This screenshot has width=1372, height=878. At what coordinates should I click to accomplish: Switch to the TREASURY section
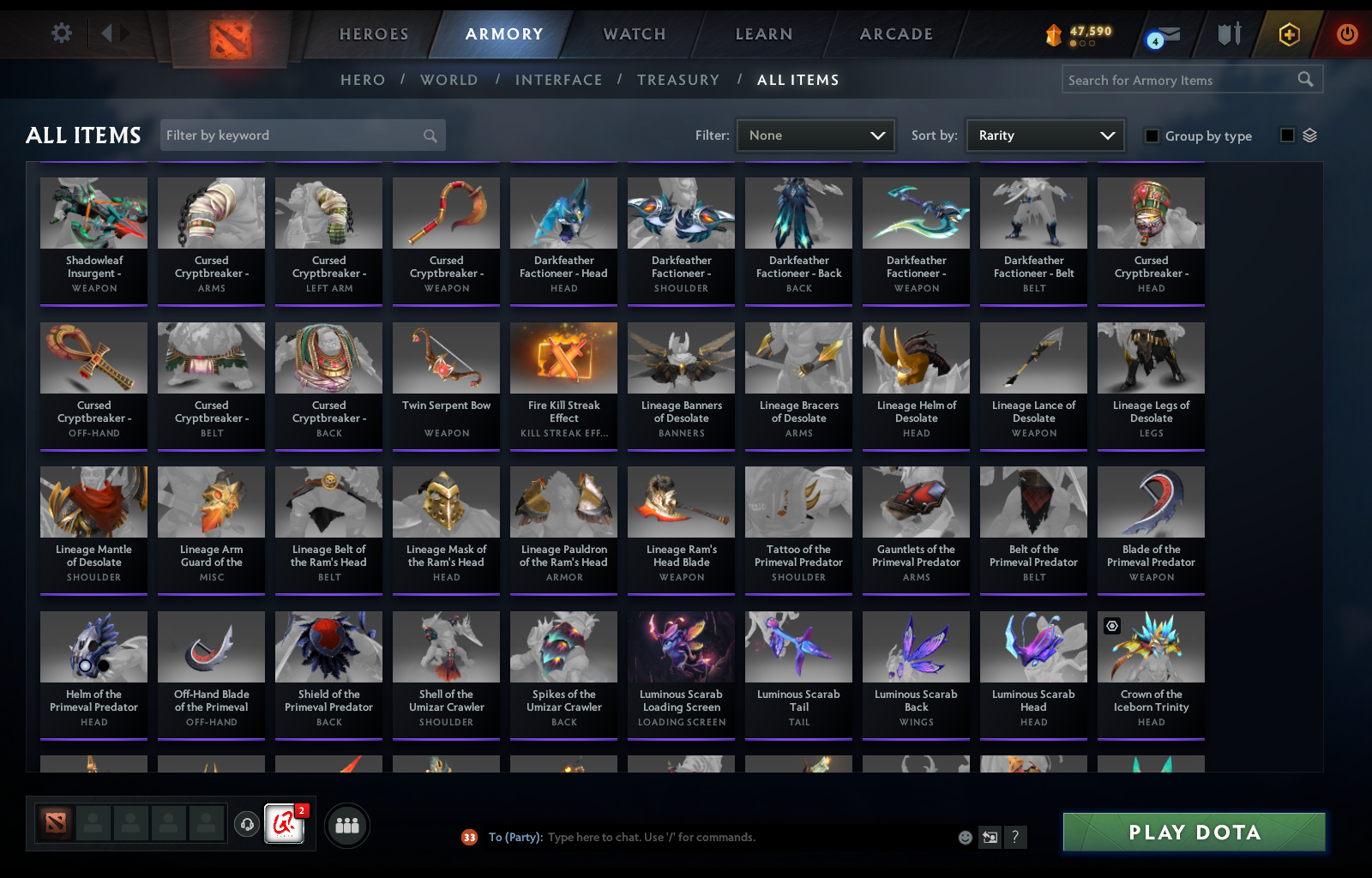pyautogui.click(x=678, y=79)
